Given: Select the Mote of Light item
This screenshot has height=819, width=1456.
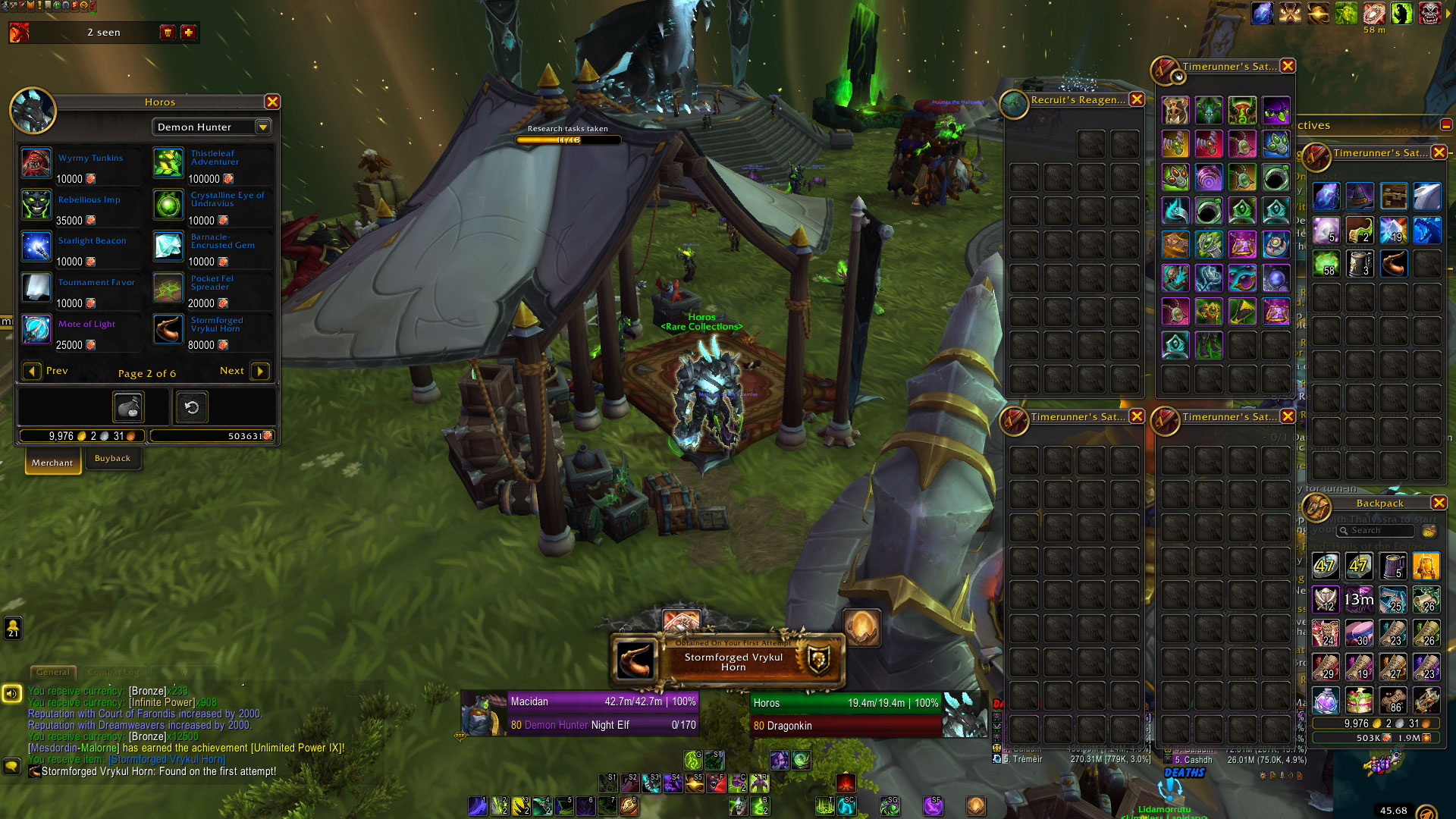Looking at the screenshot, I should (36, 329).
